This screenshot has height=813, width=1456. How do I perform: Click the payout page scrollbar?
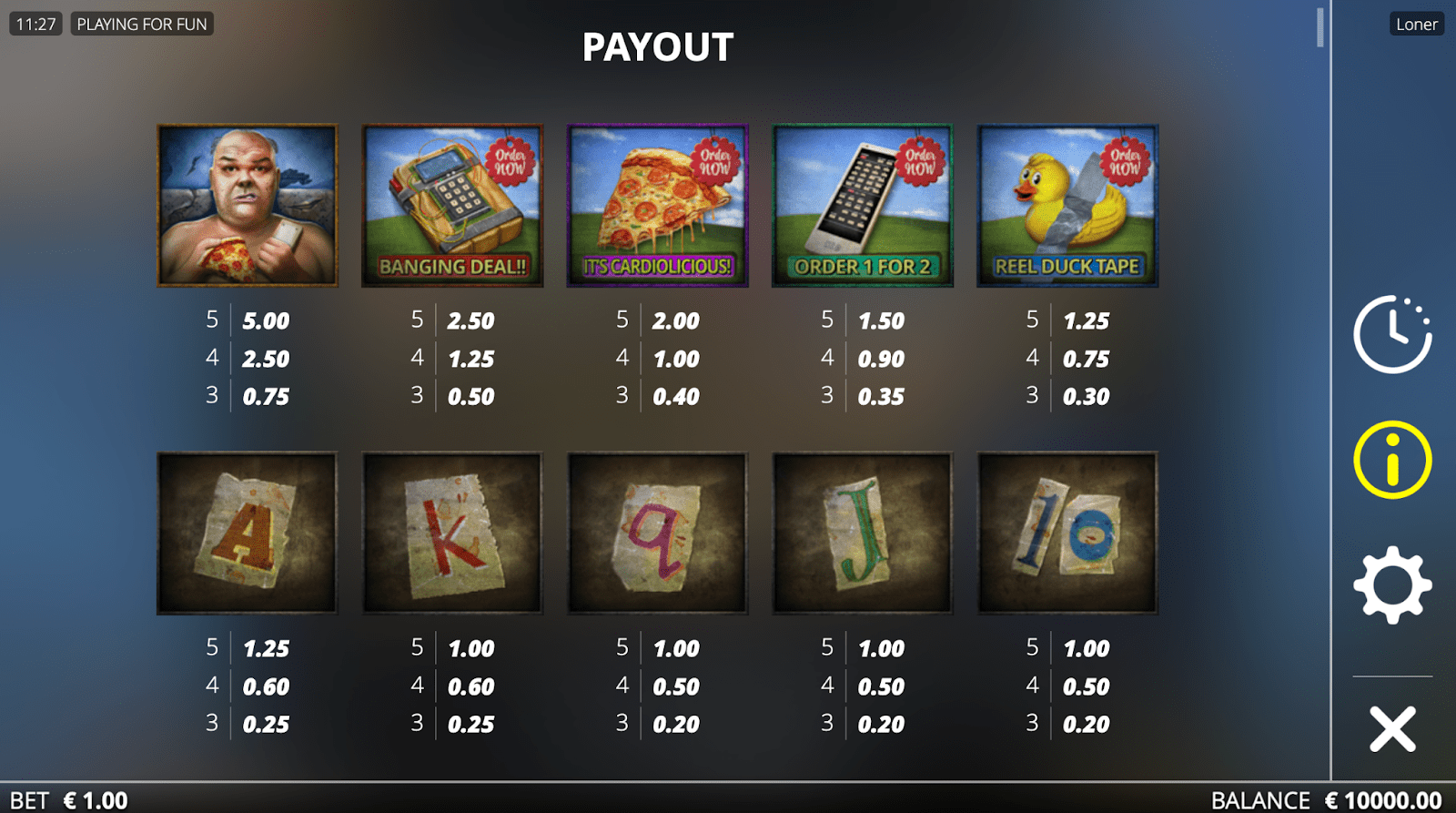point(1319,27)
